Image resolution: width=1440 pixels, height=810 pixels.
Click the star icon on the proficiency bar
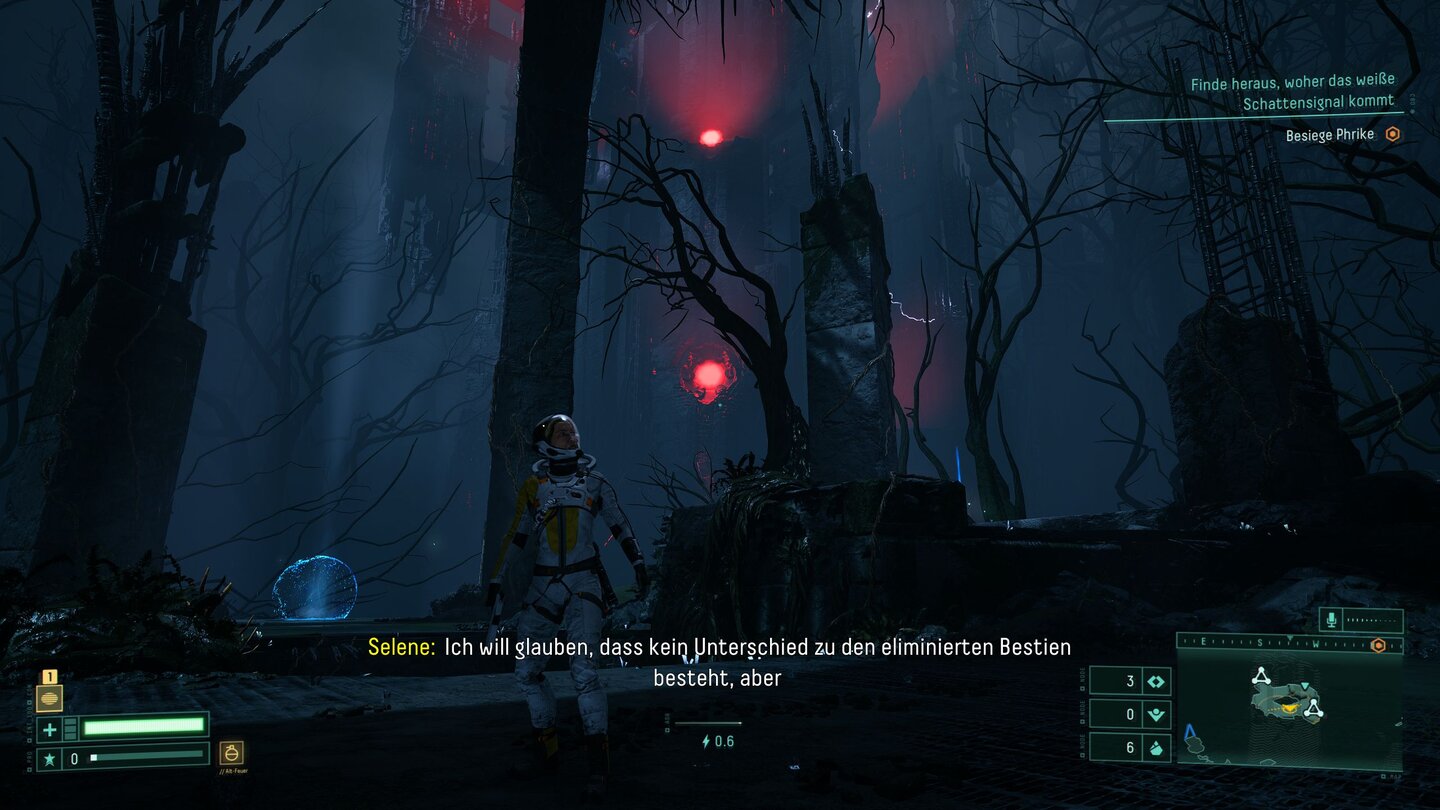click(x=49, y=758)
